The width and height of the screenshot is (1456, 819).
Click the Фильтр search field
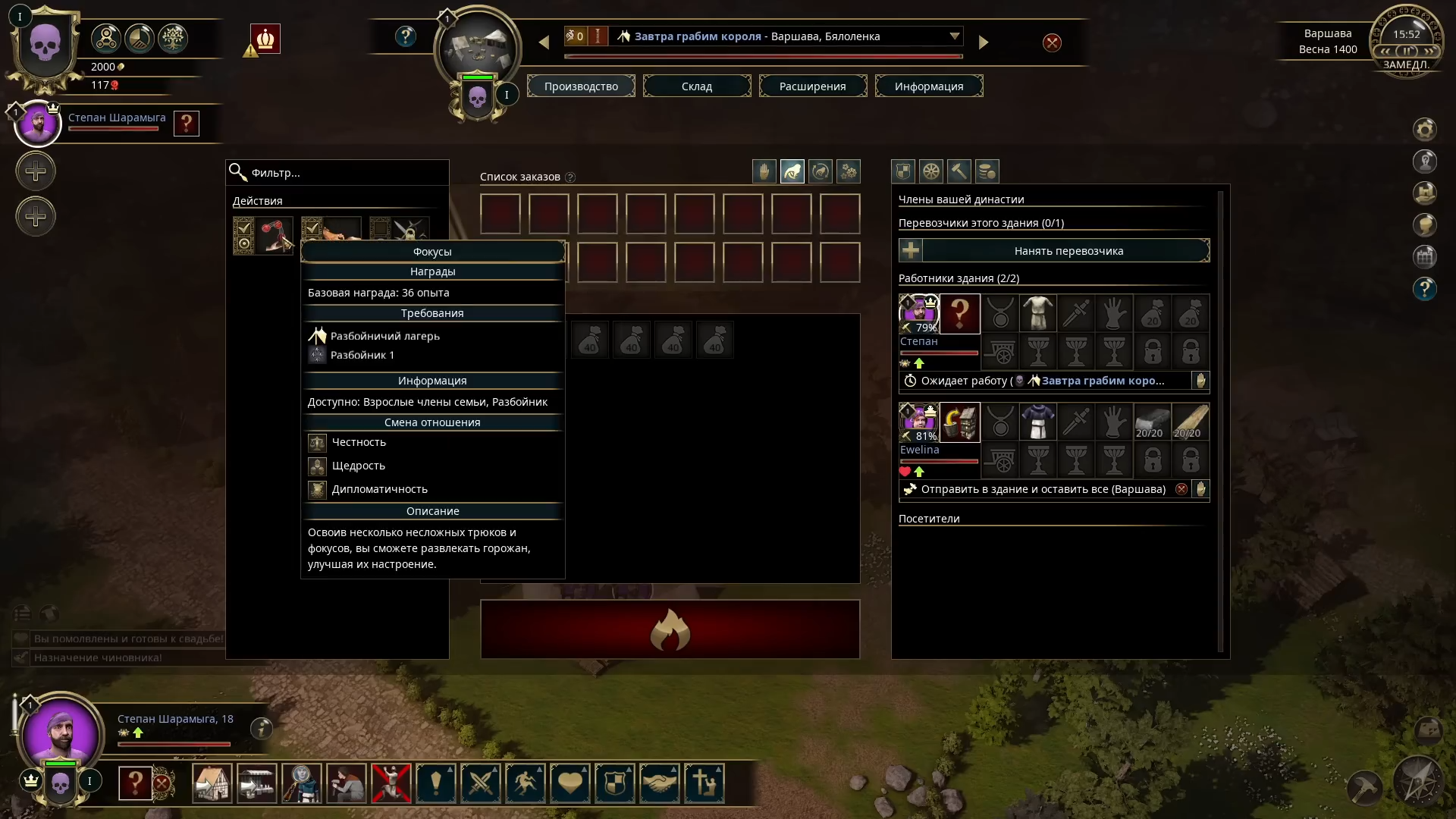click(337, 173)
